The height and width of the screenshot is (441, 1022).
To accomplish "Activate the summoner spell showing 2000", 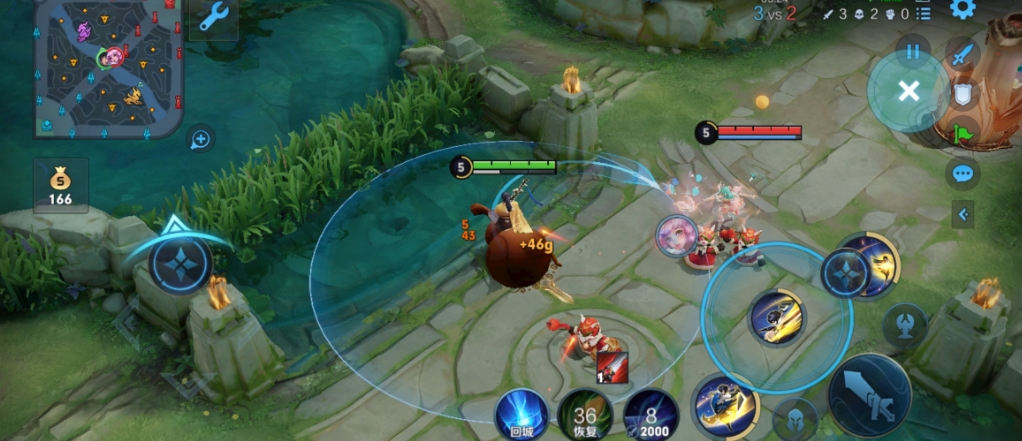I will tap(650, 414).
